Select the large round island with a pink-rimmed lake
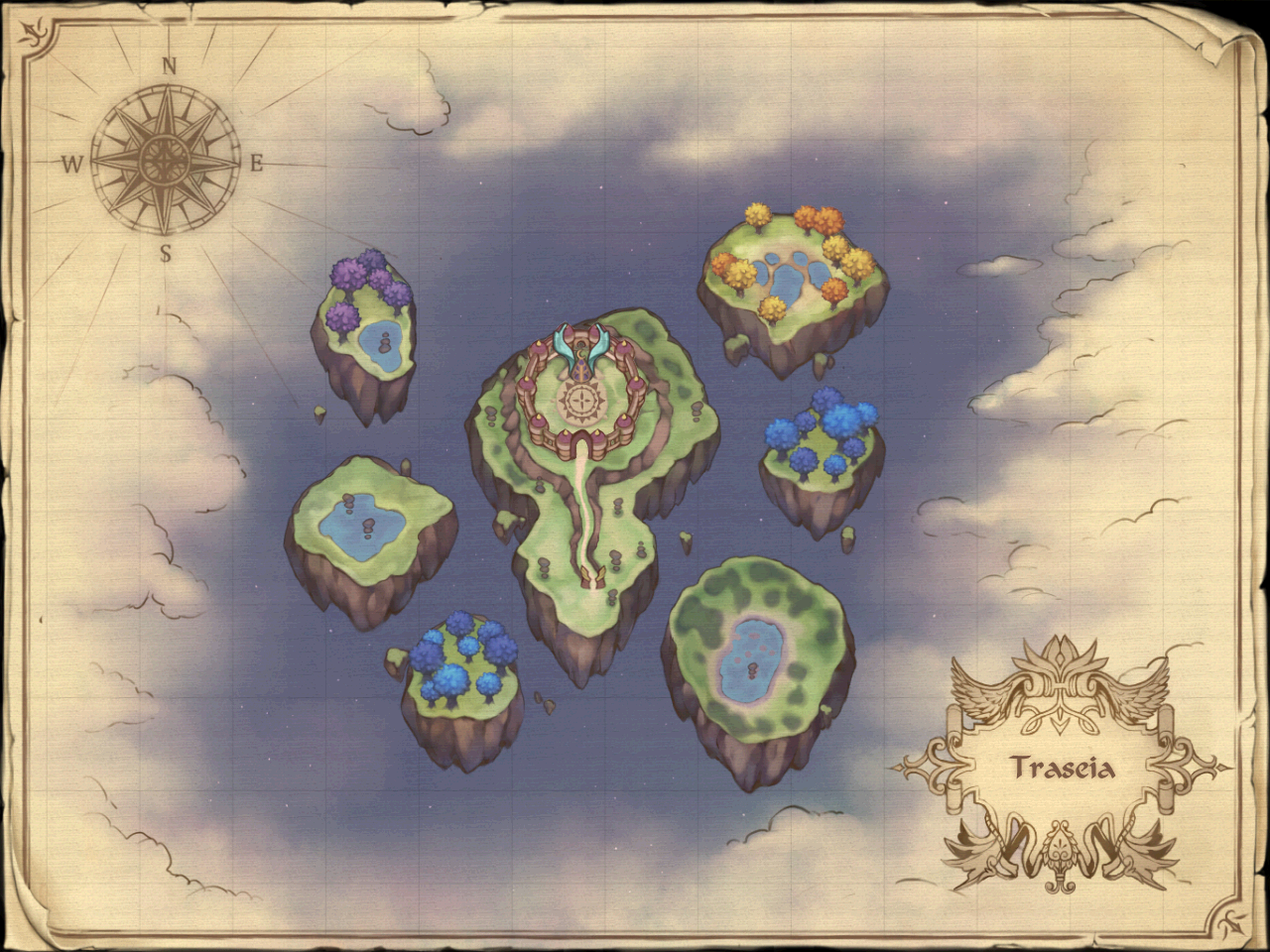This screenshot has height=952, width=1270. pos(758,659)
